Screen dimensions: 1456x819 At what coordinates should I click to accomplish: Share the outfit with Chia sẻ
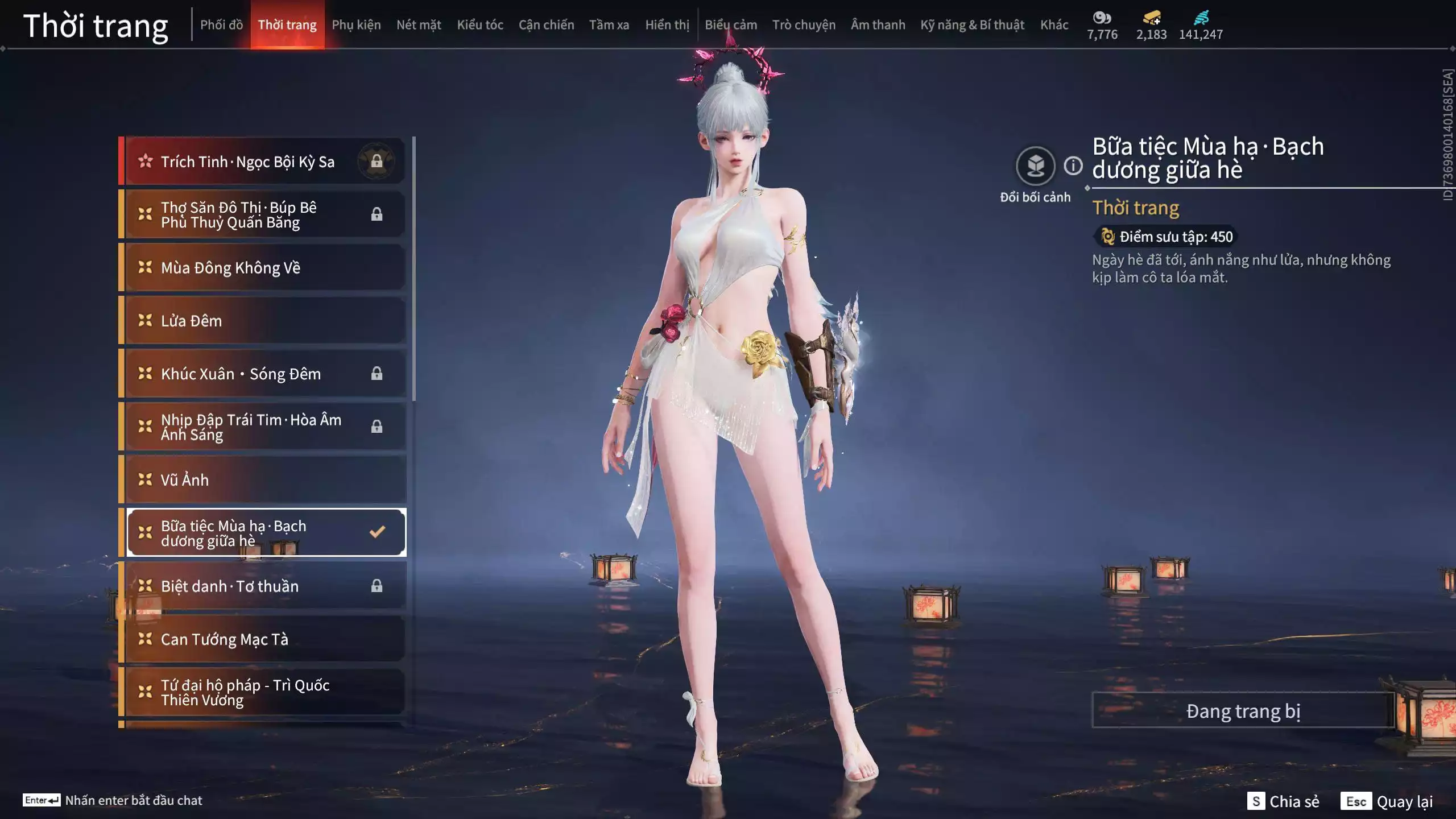point(1284,801)
